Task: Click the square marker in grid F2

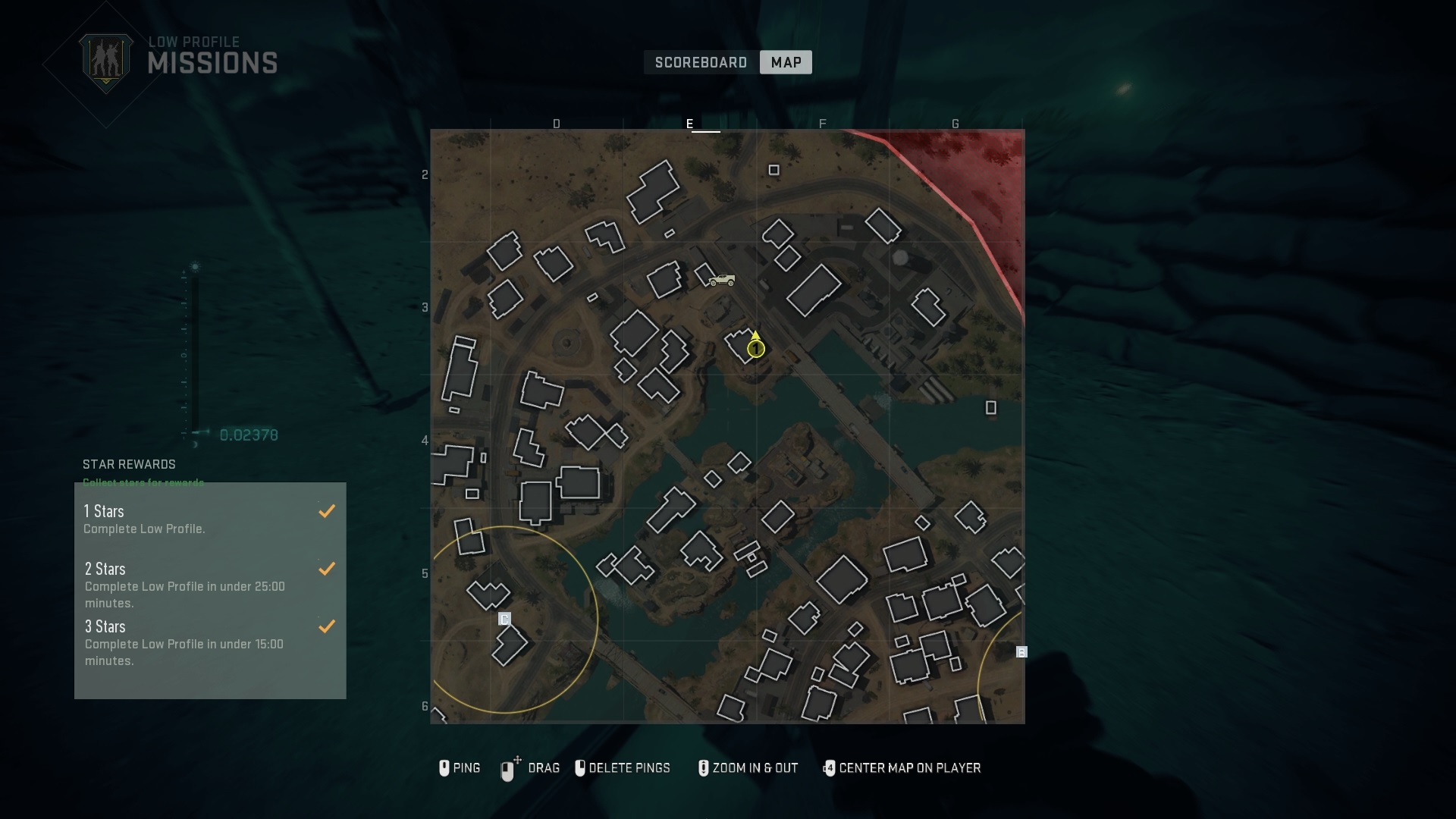Action: pos(774,170)
